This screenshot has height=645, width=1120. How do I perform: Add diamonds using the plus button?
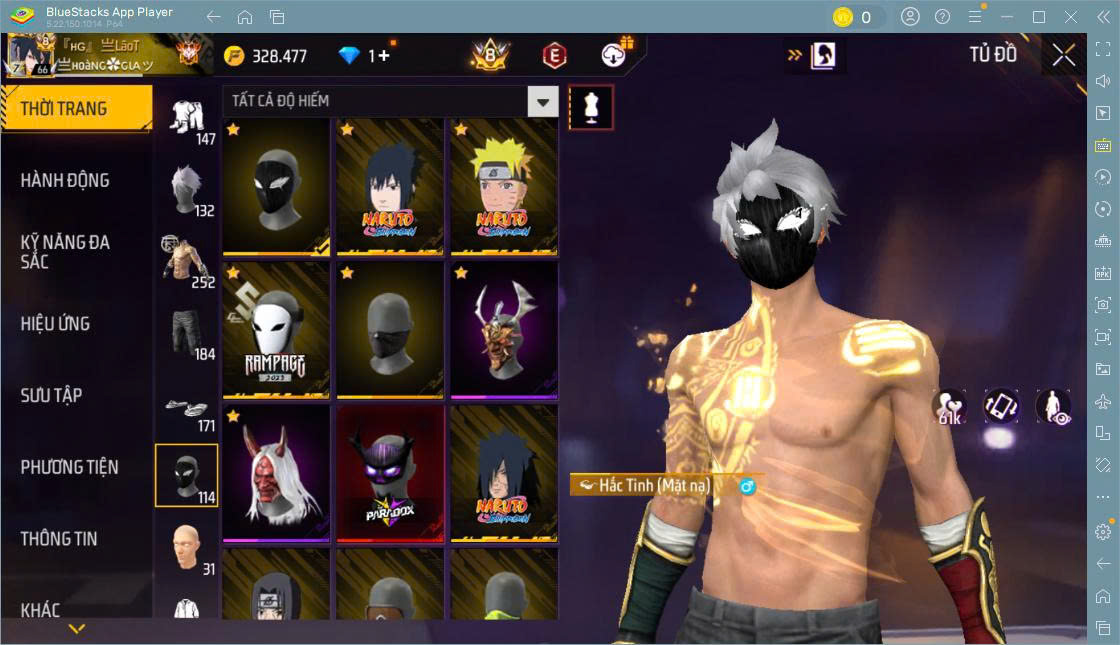click(384, 56)
